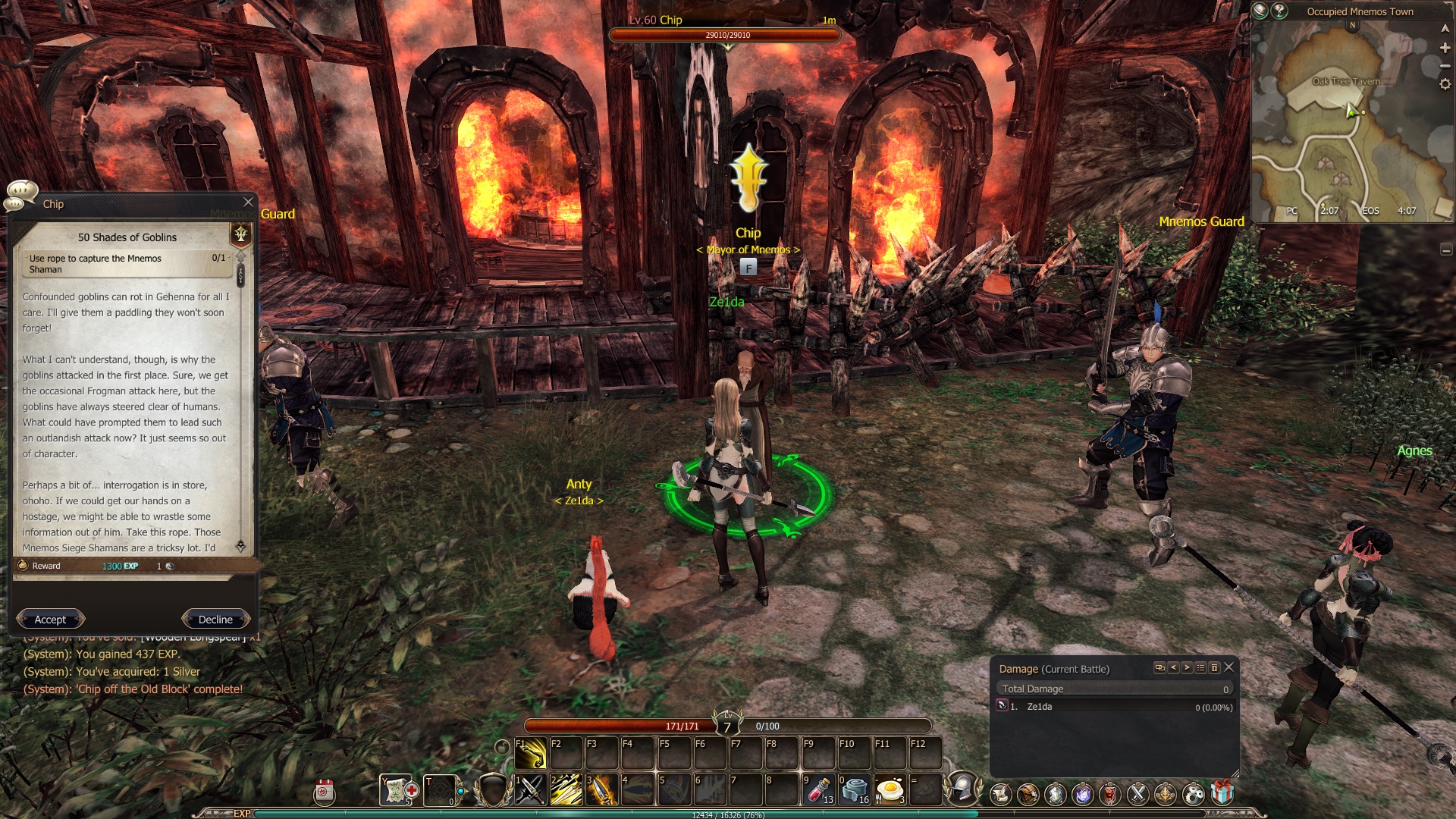This screenshot has height=819, width=1456.
Task: Eat the fried egg food item
Action: coord(890,790)
